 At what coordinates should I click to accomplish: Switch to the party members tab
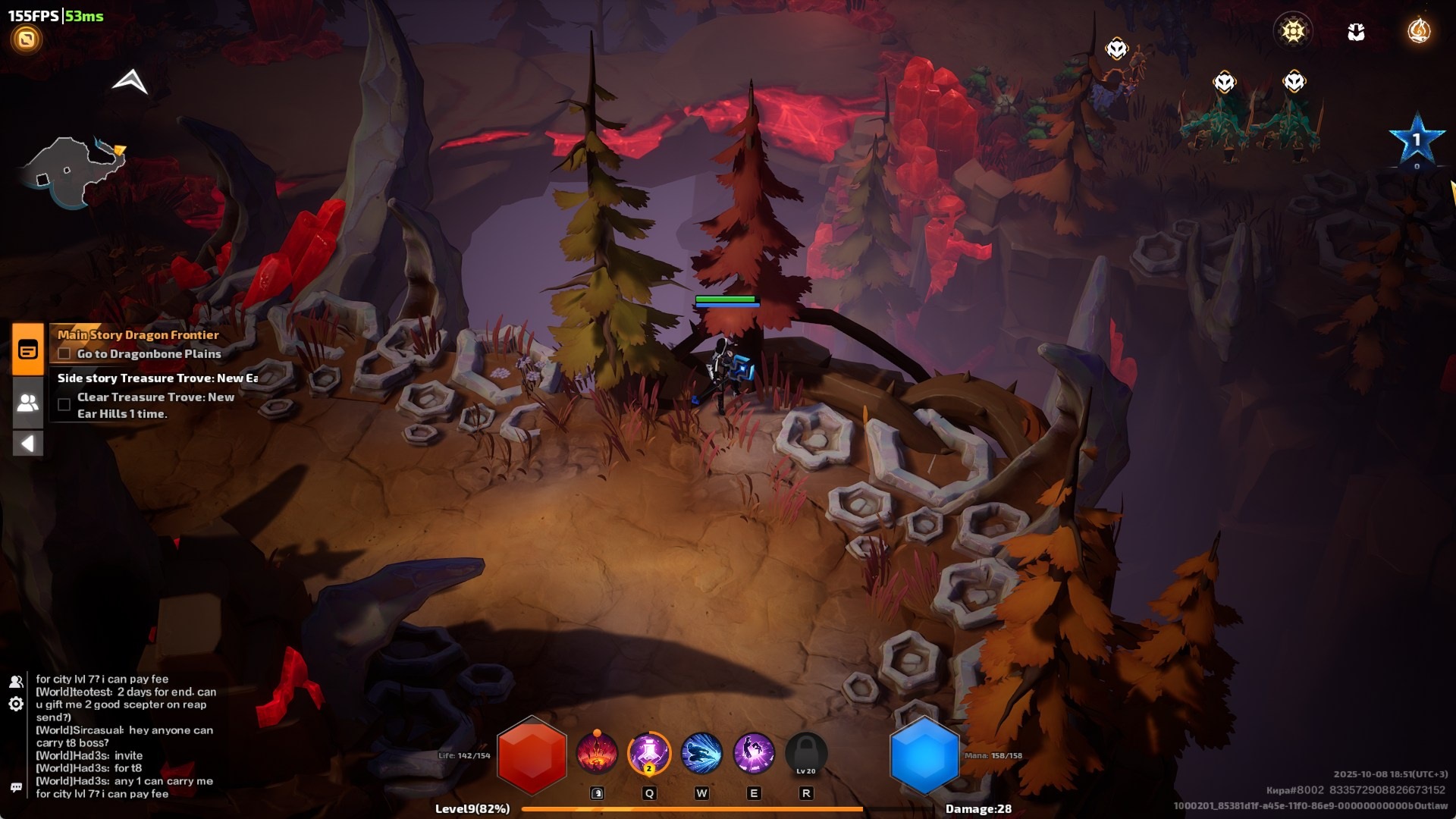(x=28, y=403)
